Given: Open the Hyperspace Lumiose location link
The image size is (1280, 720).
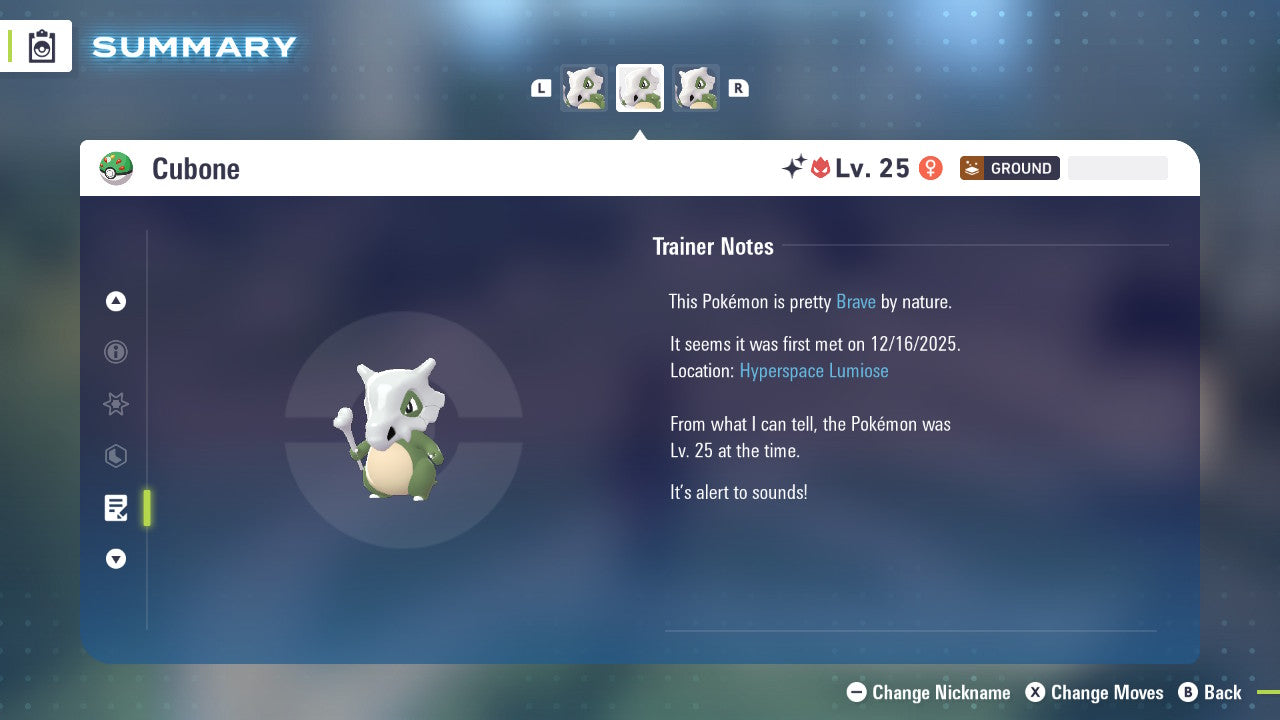Looking at the screenshot, I should (x=814, y=371).
